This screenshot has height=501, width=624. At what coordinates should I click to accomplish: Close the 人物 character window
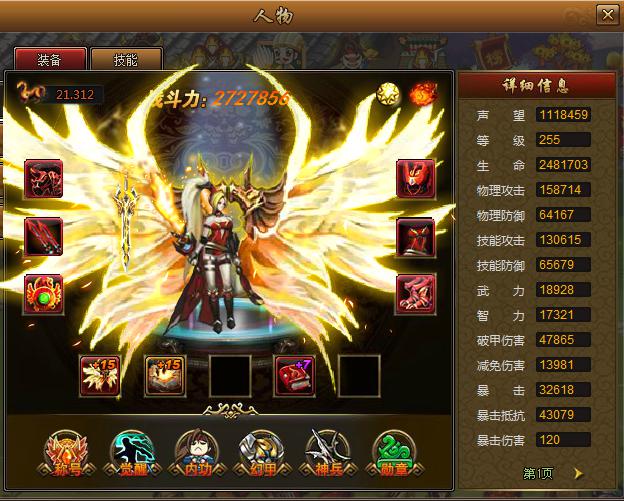click(606, 14)
